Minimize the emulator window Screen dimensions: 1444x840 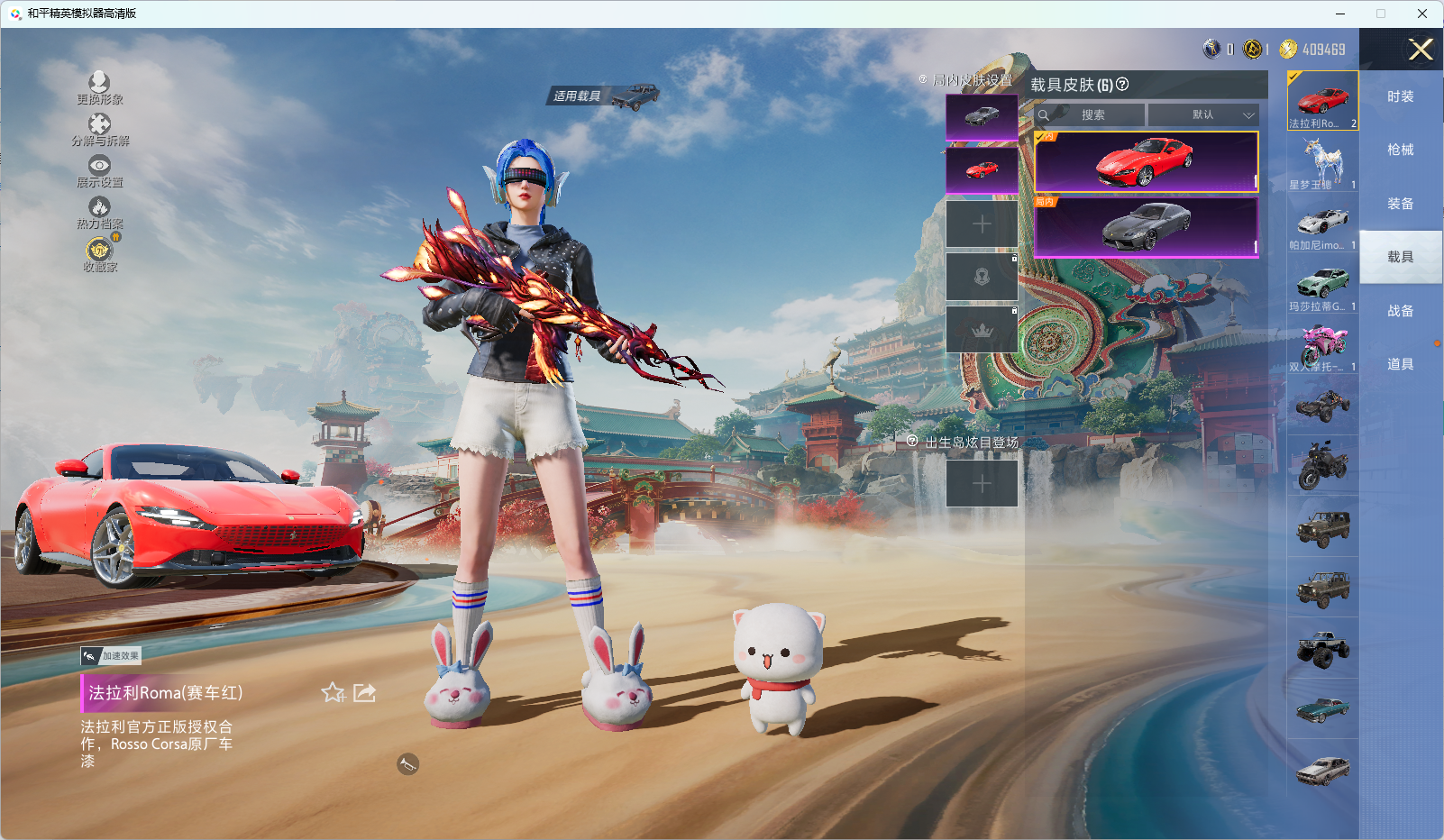[x=1340, y=14]
